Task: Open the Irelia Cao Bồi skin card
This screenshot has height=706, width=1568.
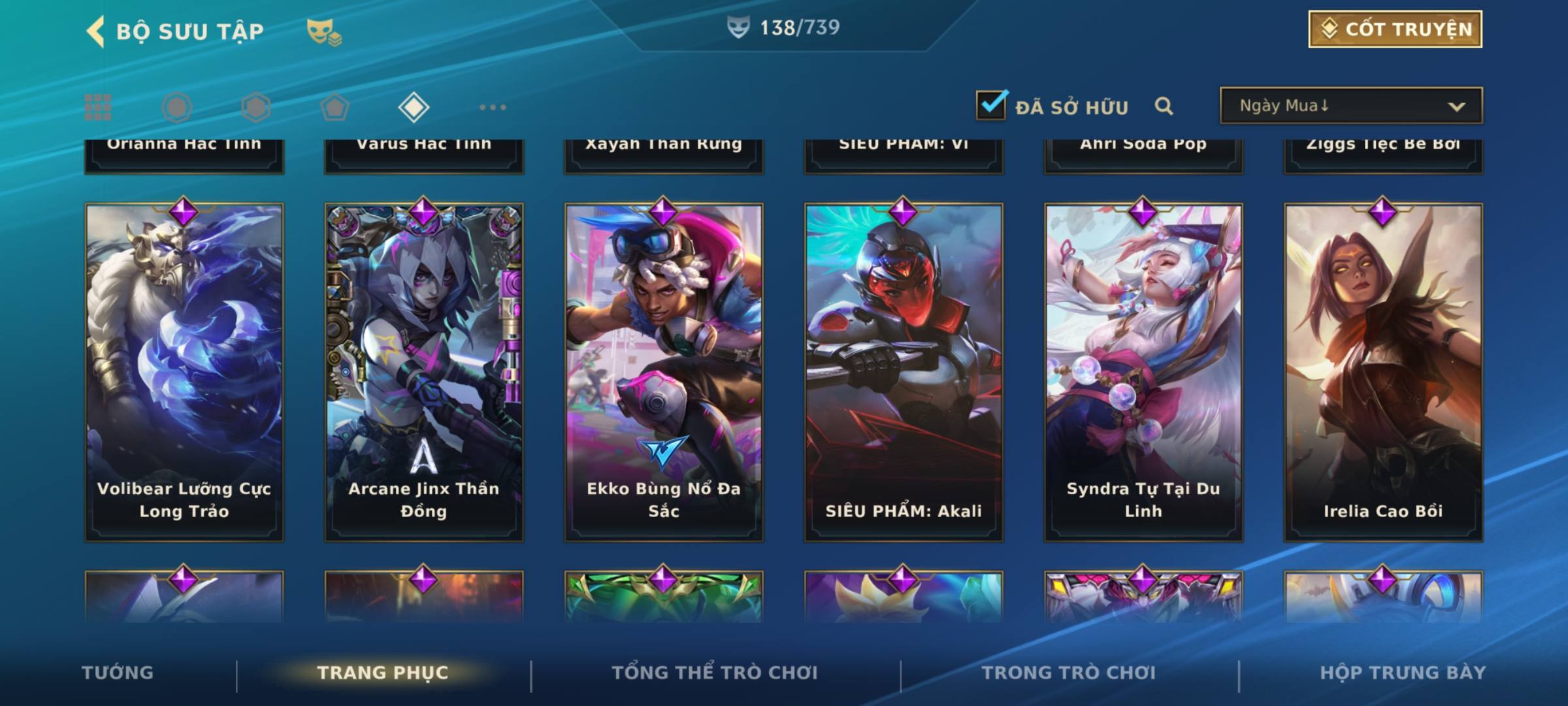Action: 1383,373
